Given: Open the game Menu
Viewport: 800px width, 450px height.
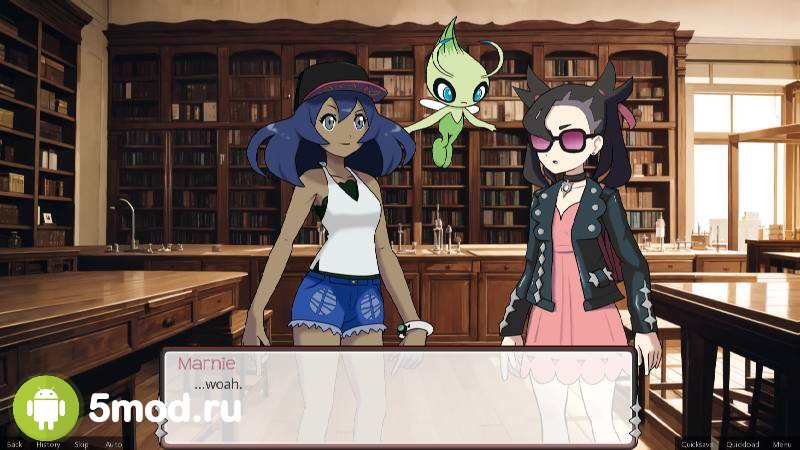Looking at the screenshot, I should click(x=781, y=444).
